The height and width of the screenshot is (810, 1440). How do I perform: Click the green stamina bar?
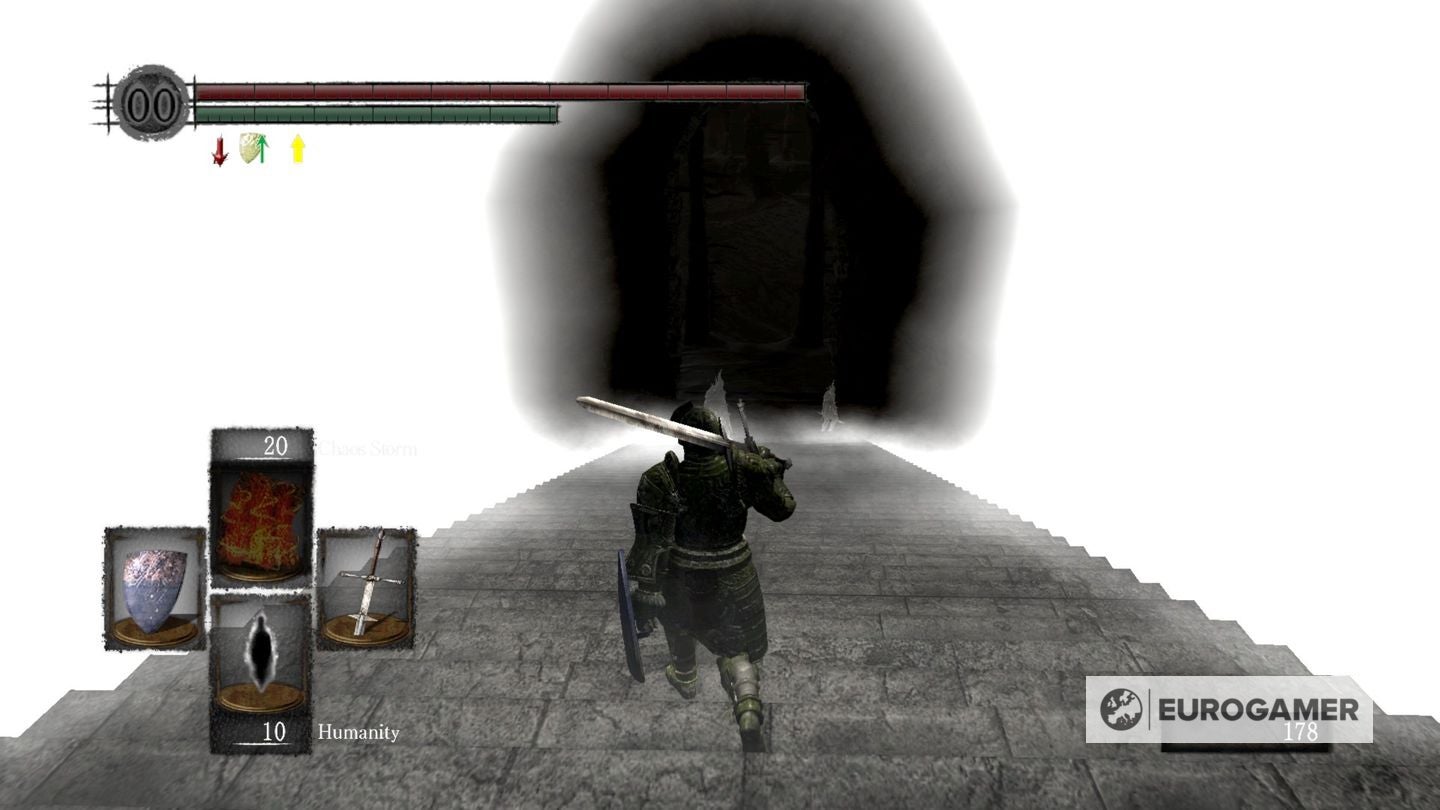[x=375, y=114]
